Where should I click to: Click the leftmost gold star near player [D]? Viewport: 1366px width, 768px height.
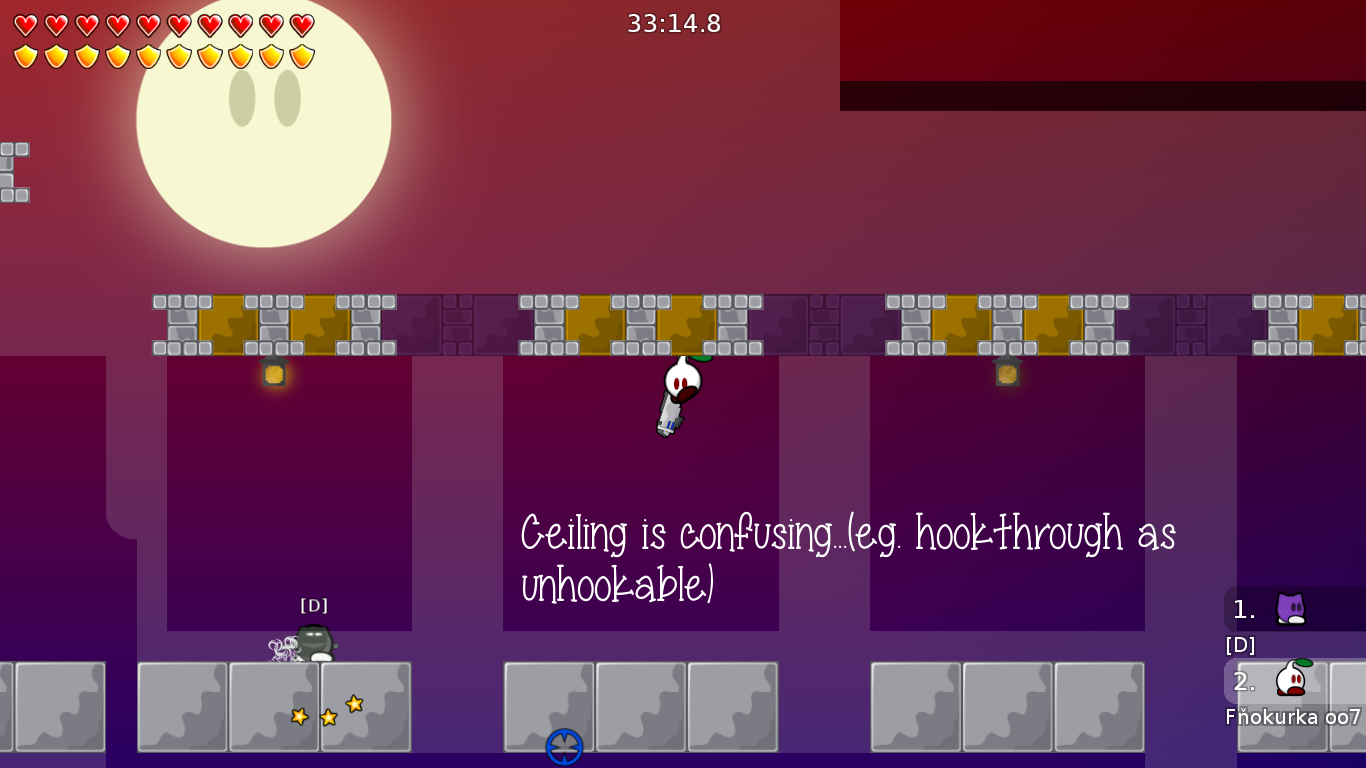297,716
